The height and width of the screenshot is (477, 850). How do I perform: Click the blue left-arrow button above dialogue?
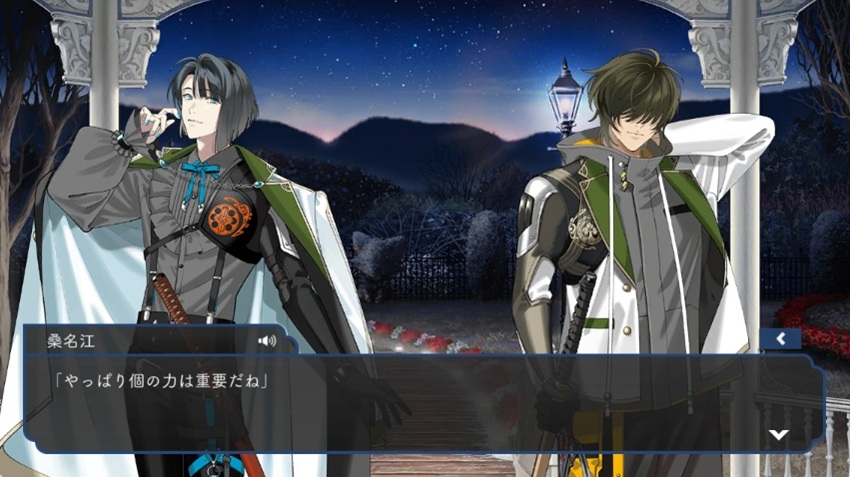(x=780, y=339)
